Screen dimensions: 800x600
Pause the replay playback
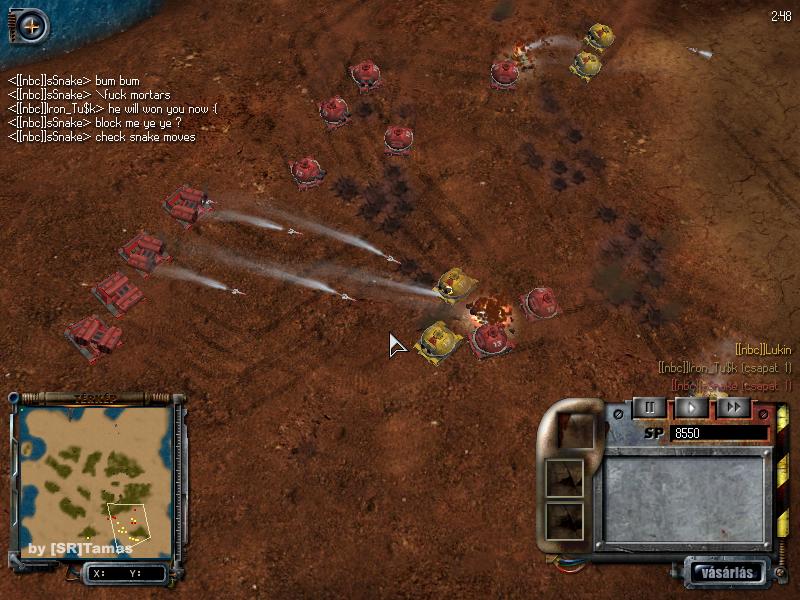[x=649, y=407]
